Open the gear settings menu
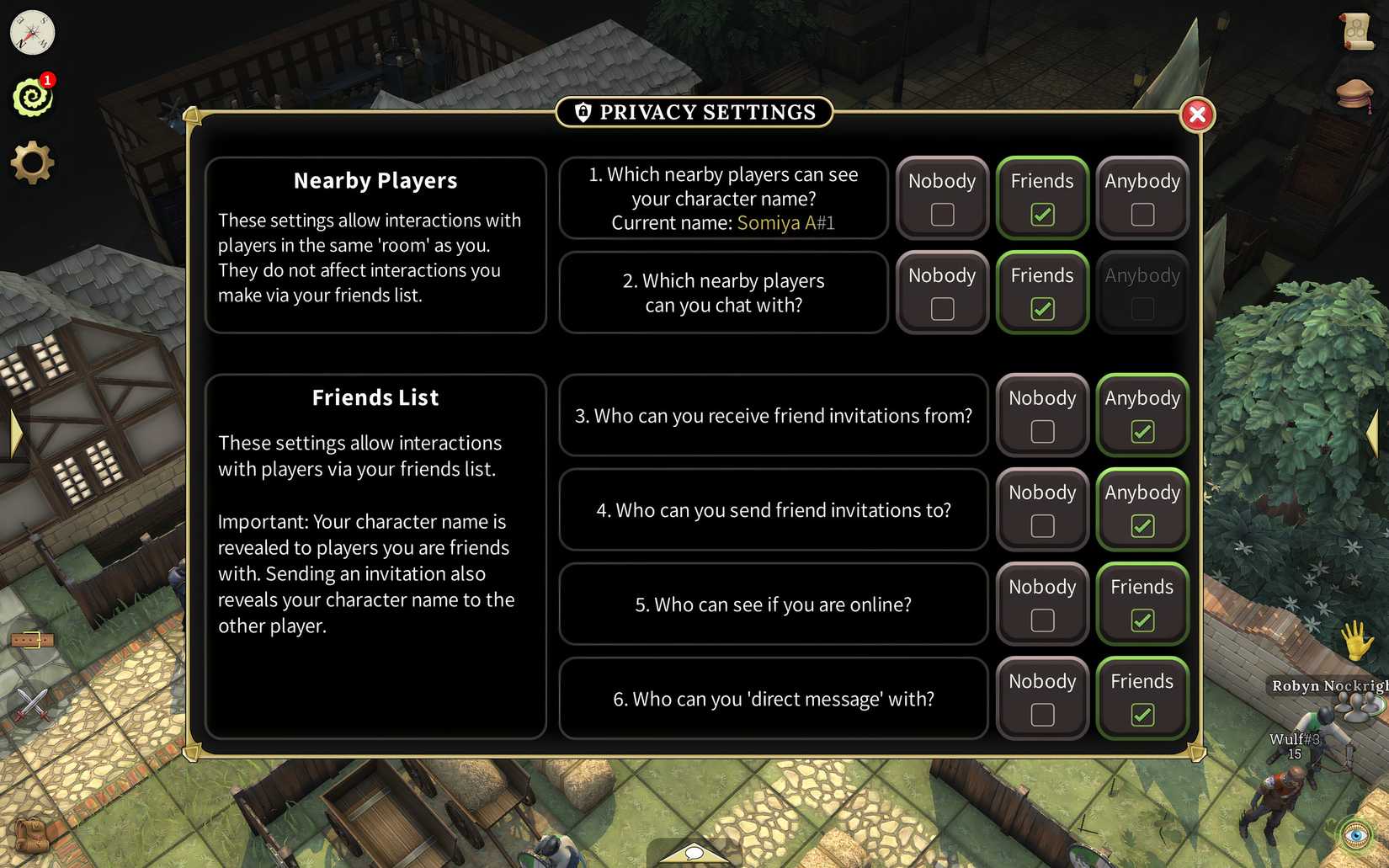 32,162
